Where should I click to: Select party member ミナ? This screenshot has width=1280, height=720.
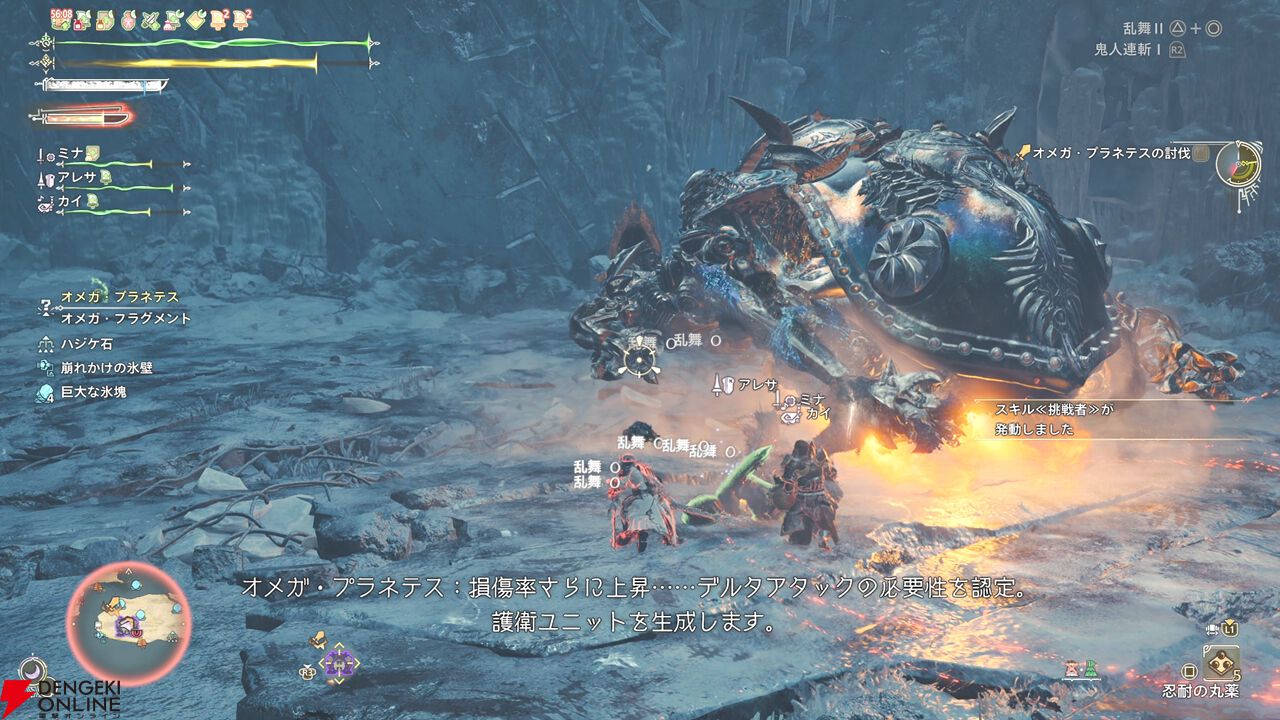click(70, 152)
